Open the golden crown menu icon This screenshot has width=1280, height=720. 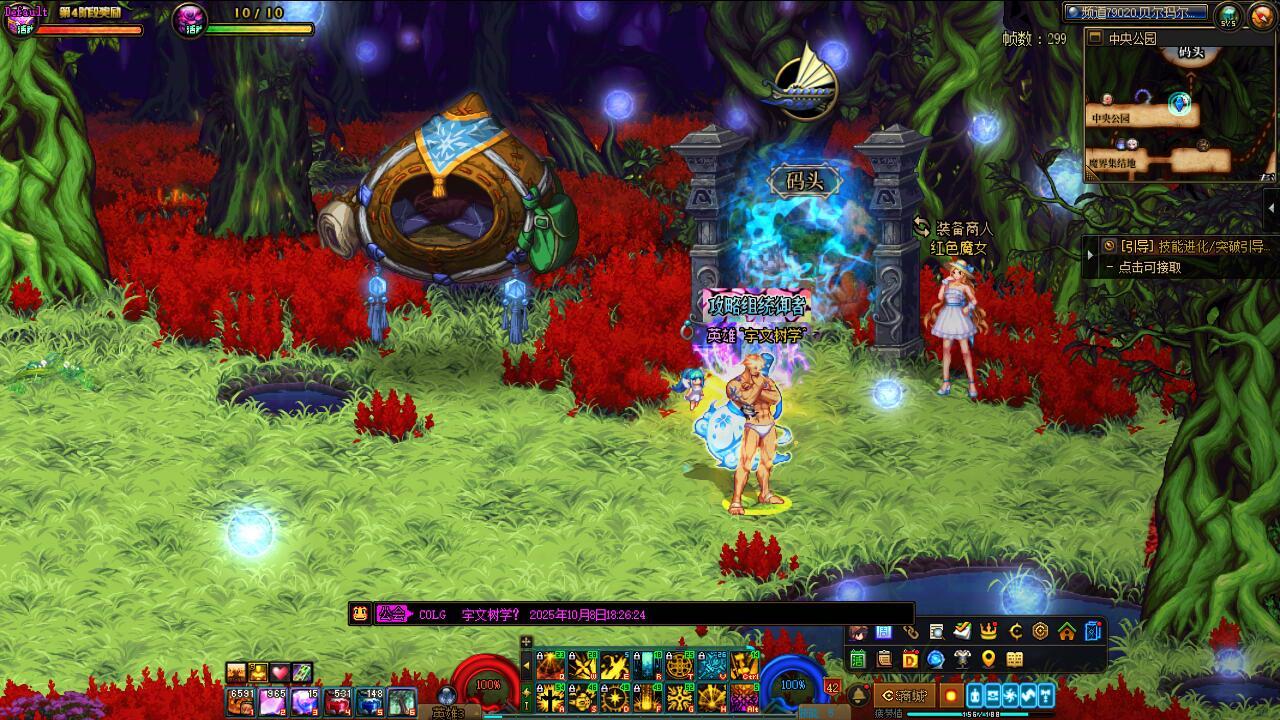pos(989,631)
